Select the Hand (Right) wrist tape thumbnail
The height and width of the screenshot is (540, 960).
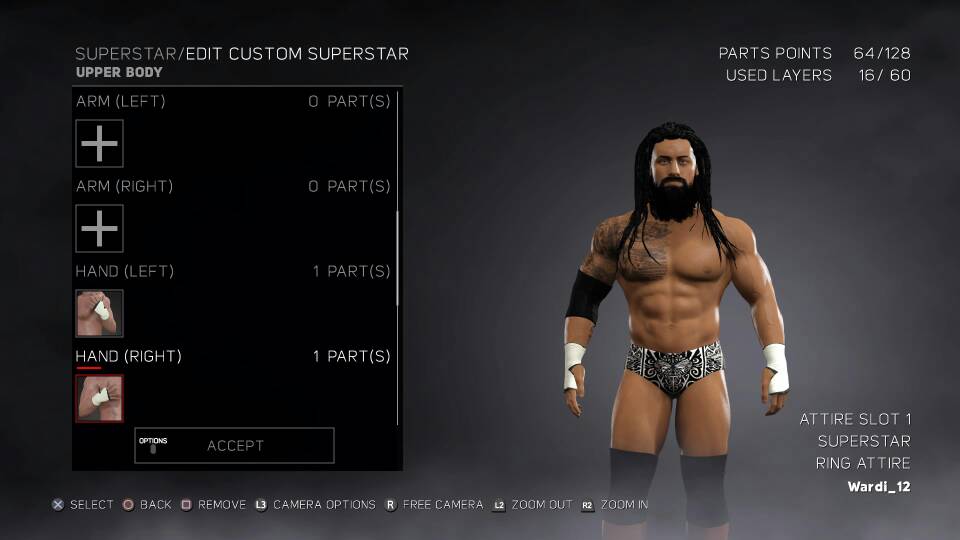pos(100,399)
